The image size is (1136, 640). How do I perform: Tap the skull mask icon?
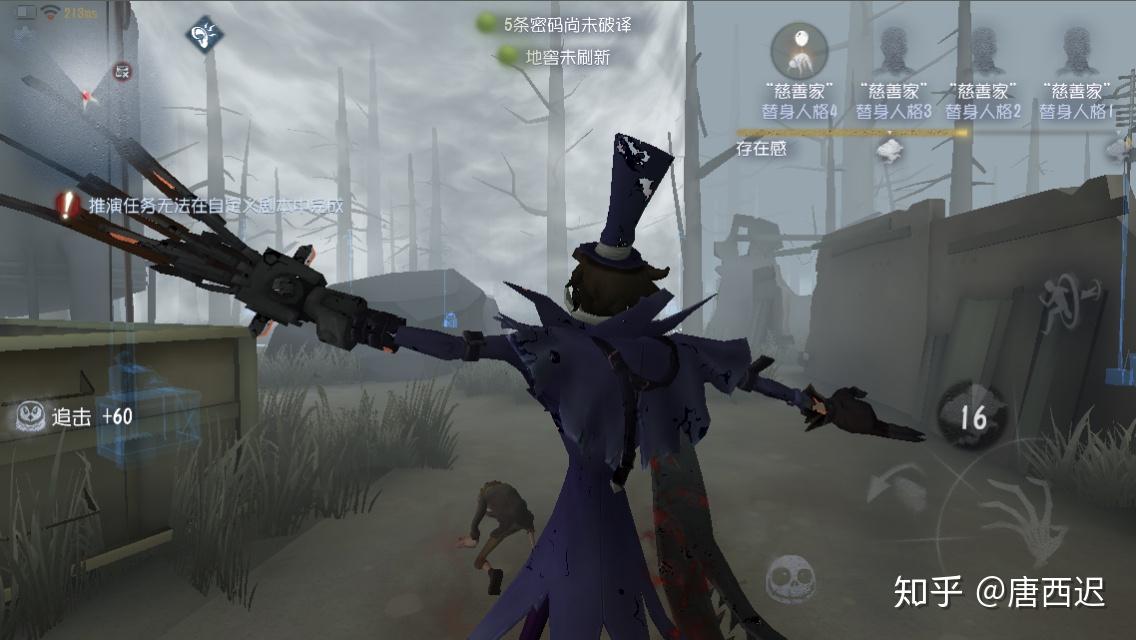click(790, 579)
